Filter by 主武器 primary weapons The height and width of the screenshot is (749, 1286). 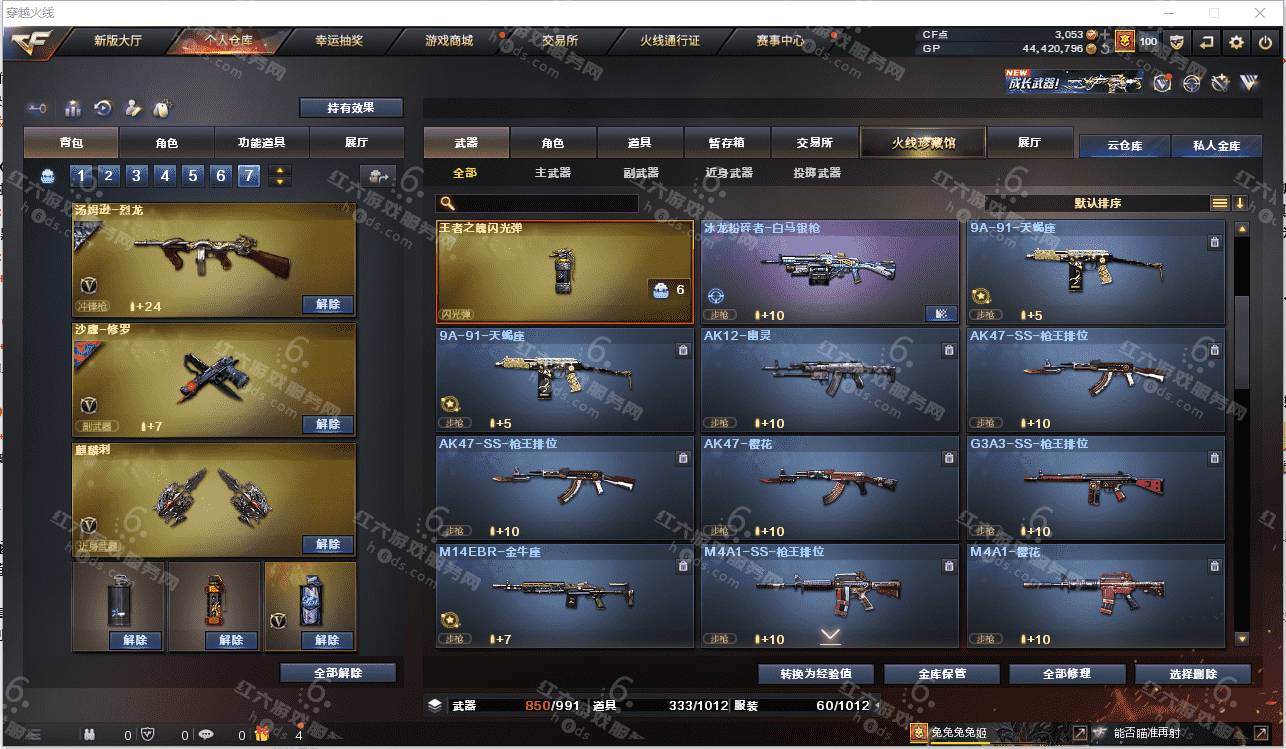point(552,173)
